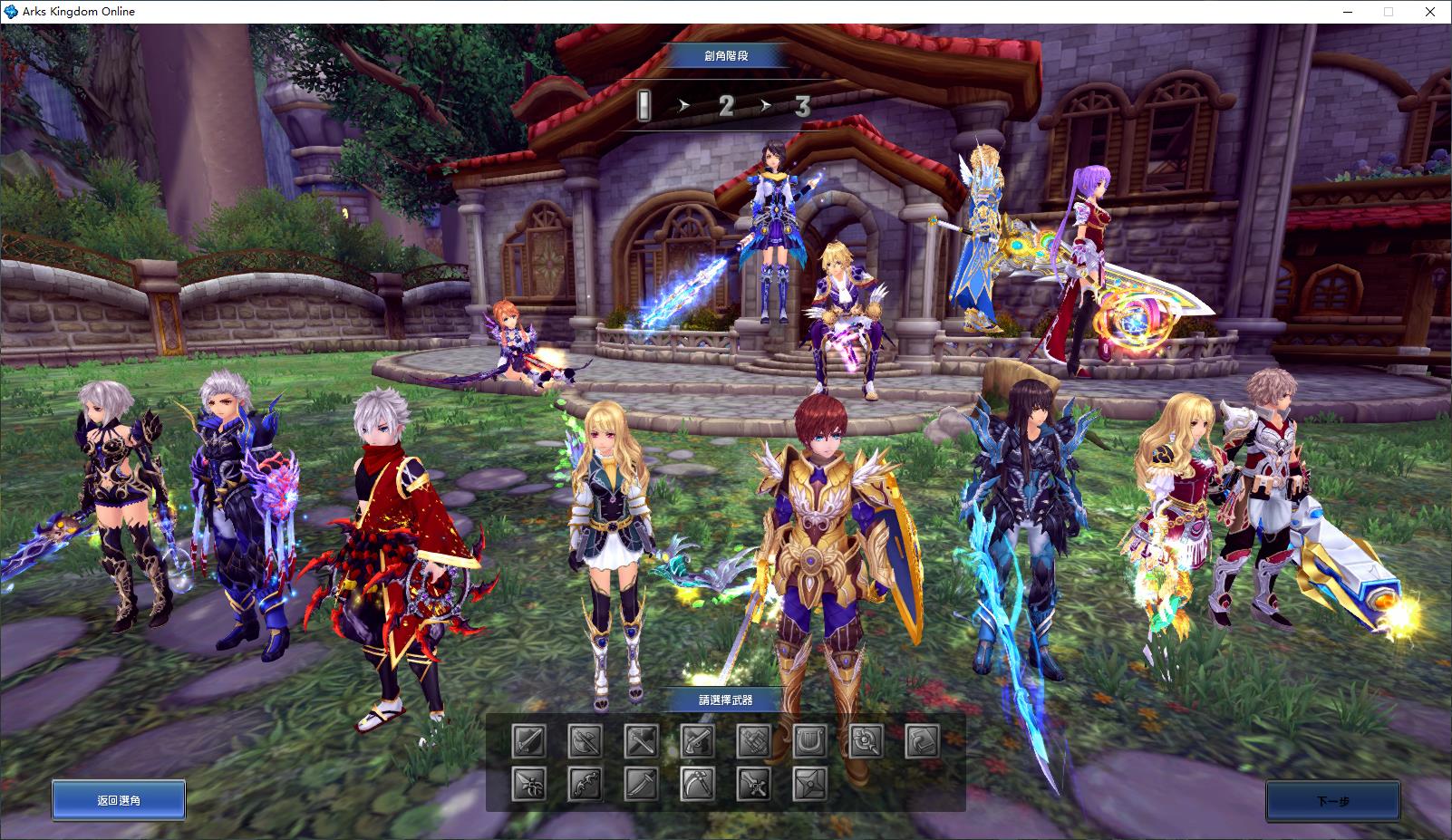Choose the ornate holy sword icon
Screen dimensions: 1452x840
point(753,784)
